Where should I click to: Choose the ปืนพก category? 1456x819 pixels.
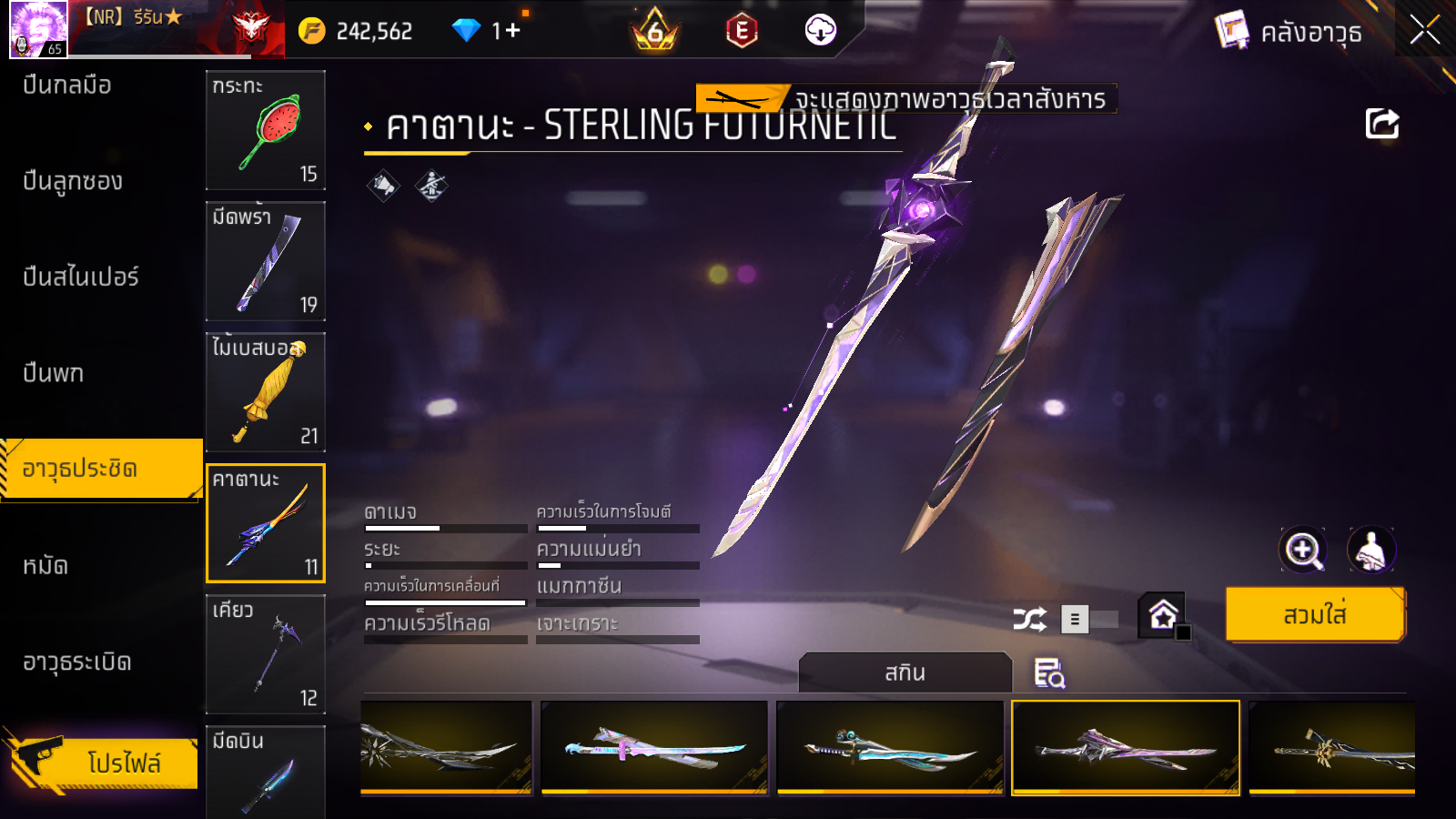pyautogui.click(x=54, y=373)
